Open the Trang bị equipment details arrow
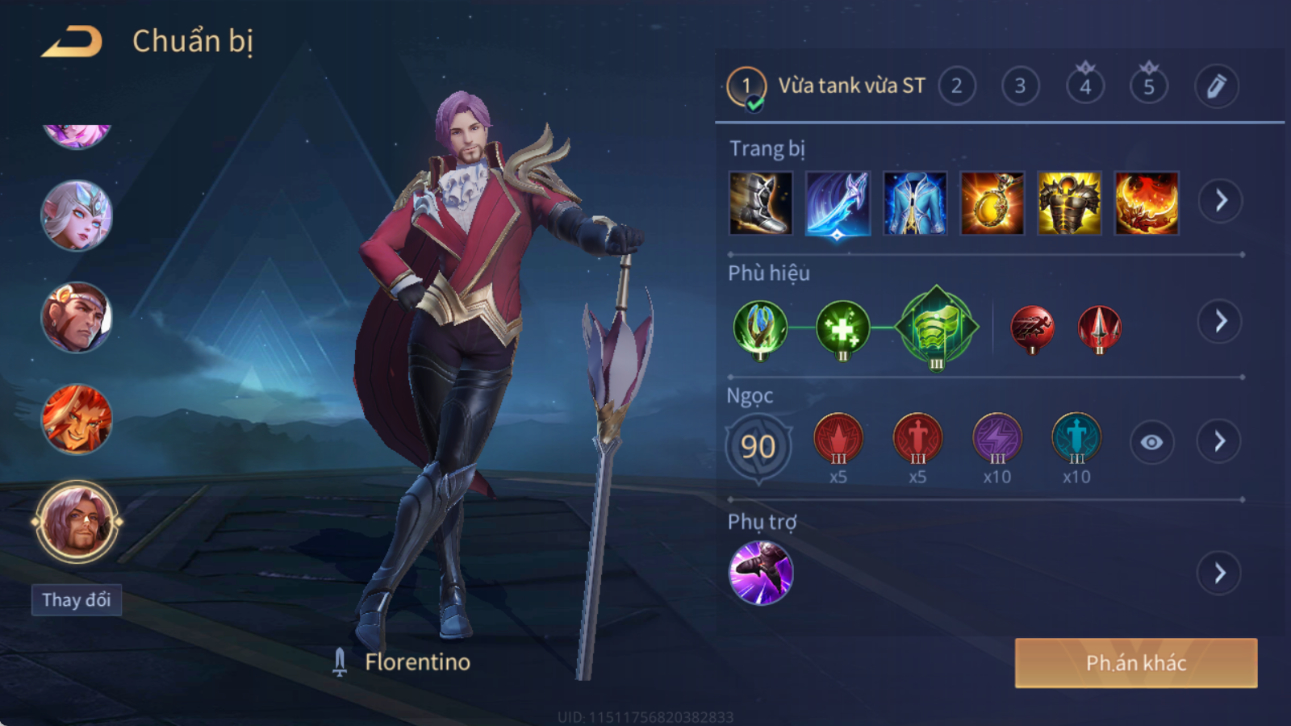This screenshot has width=1291, height=726. click(1220, 201)
